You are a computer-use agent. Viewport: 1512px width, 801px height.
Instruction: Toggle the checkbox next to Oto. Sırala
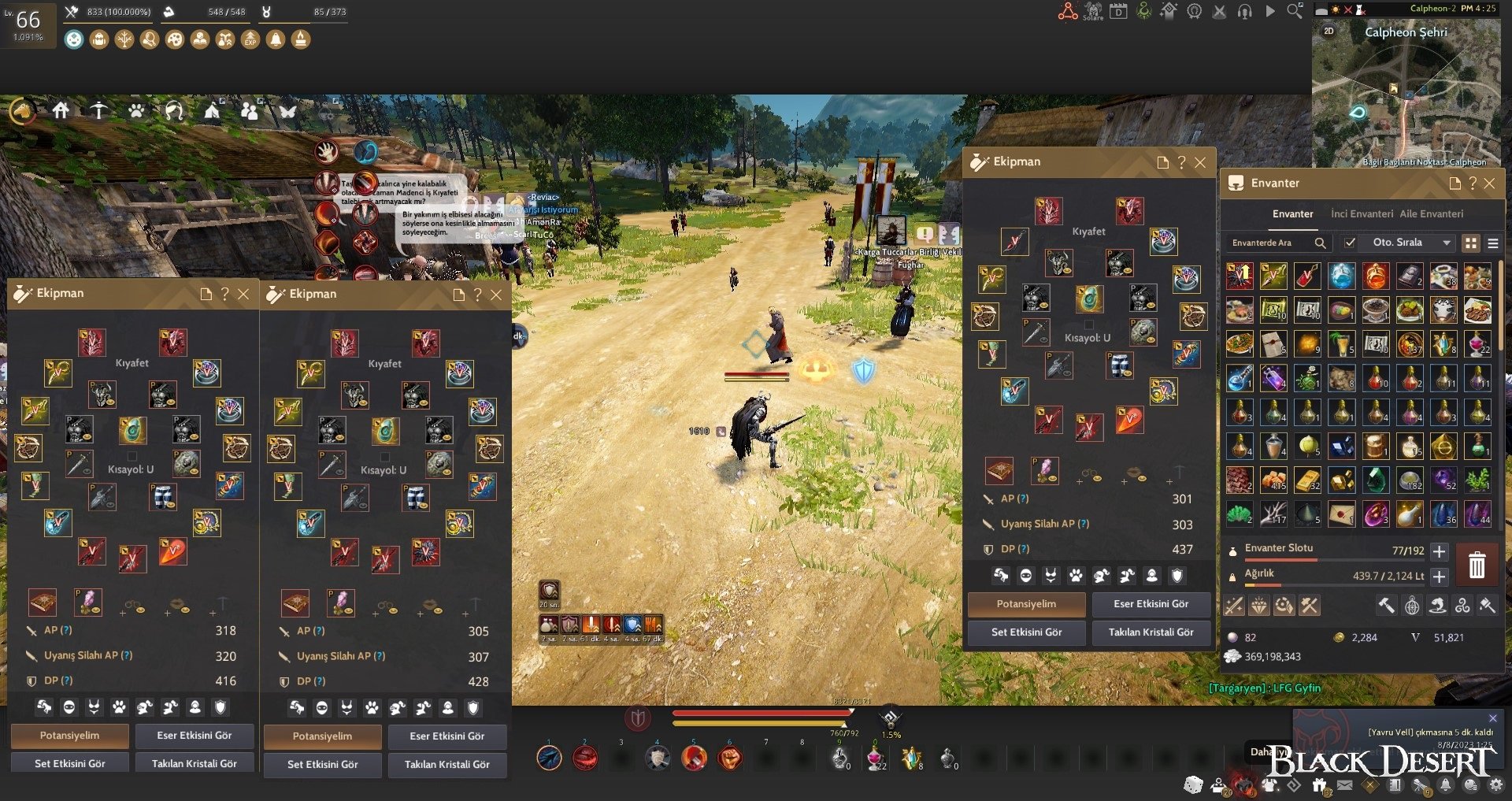click(x=1350, y=243)
